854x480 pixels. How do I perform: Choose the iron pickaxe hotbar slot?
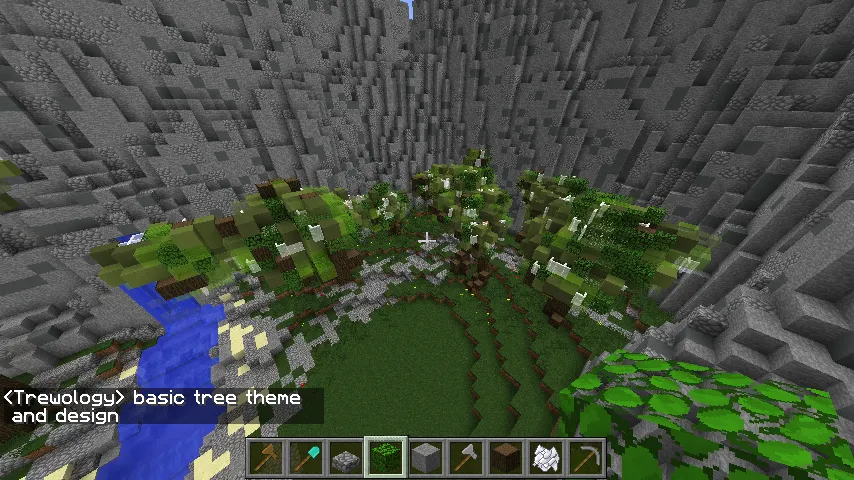click(x=587, y=458)
